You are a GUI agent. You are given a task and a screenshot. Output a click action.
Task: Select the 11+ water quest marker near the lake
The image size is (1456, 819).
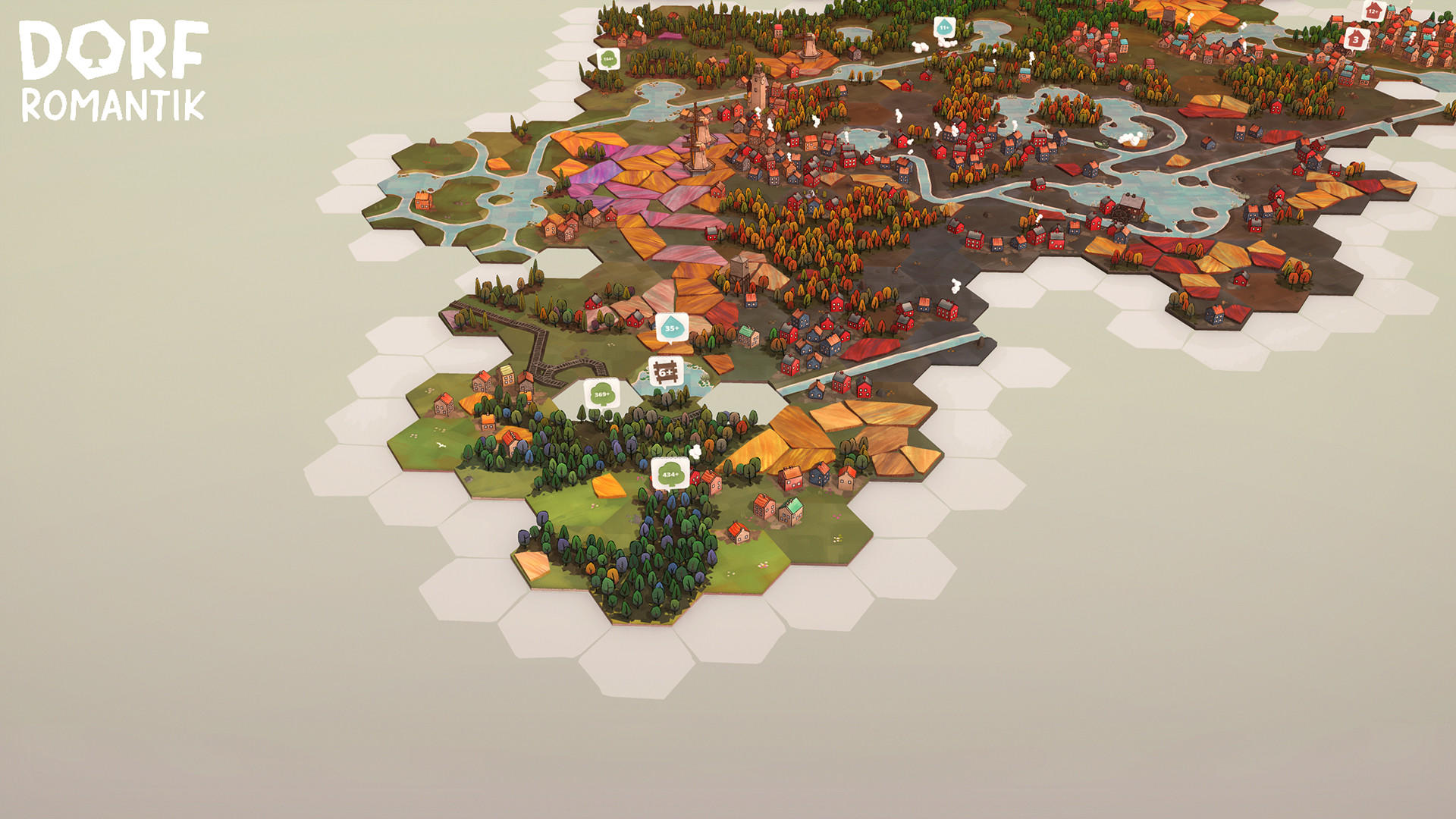pyautogui.click(x=943, y=26)
